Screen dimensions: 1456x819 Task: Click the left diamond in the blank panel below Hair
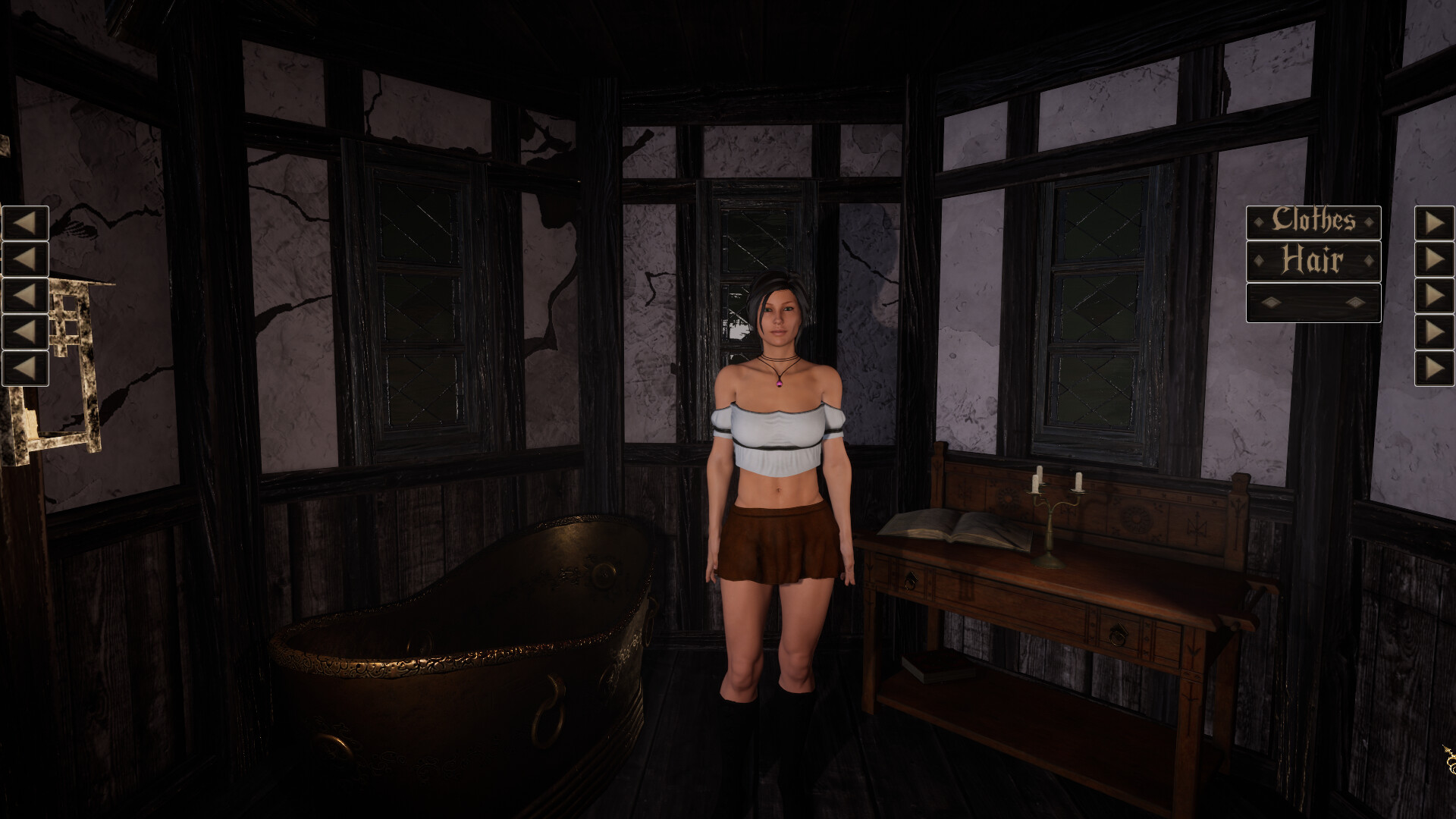click(1270, 301)
